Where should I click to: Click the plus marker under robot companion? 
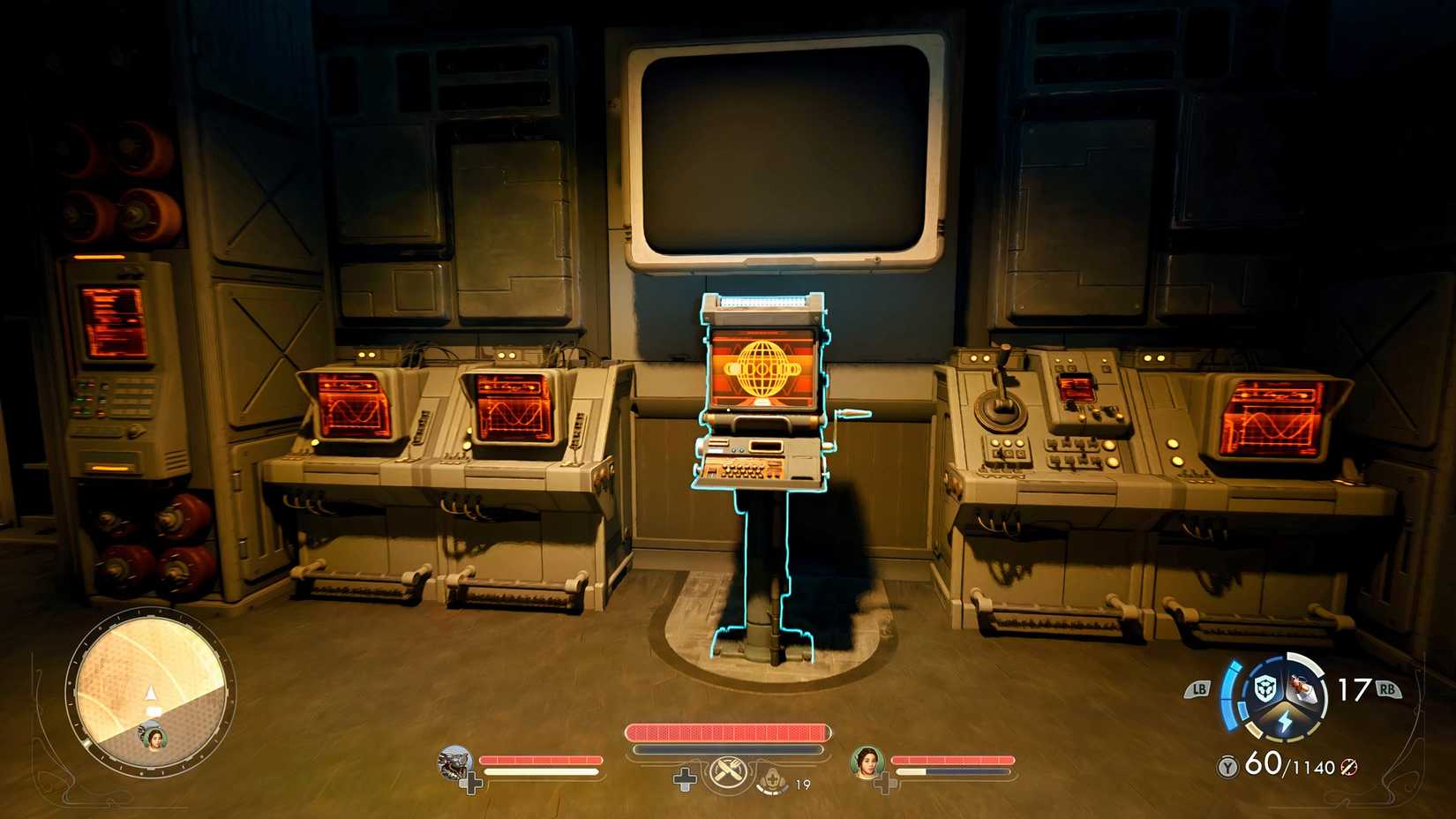coord(471,781)
